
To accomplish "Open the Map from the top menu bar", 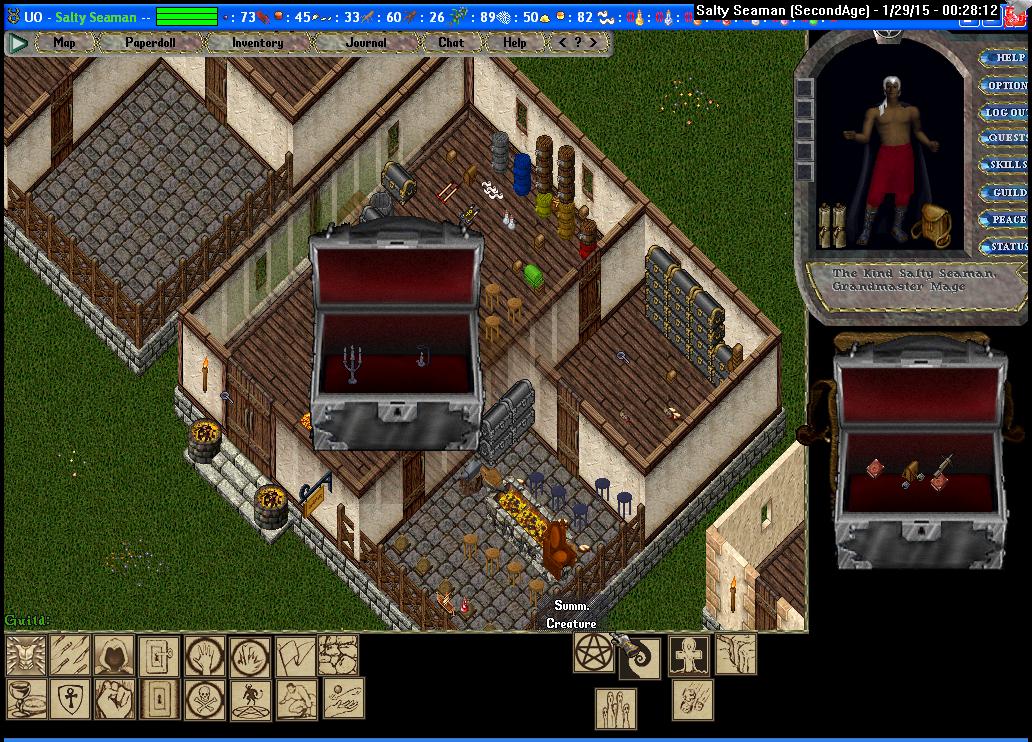I will pos(64,43).
